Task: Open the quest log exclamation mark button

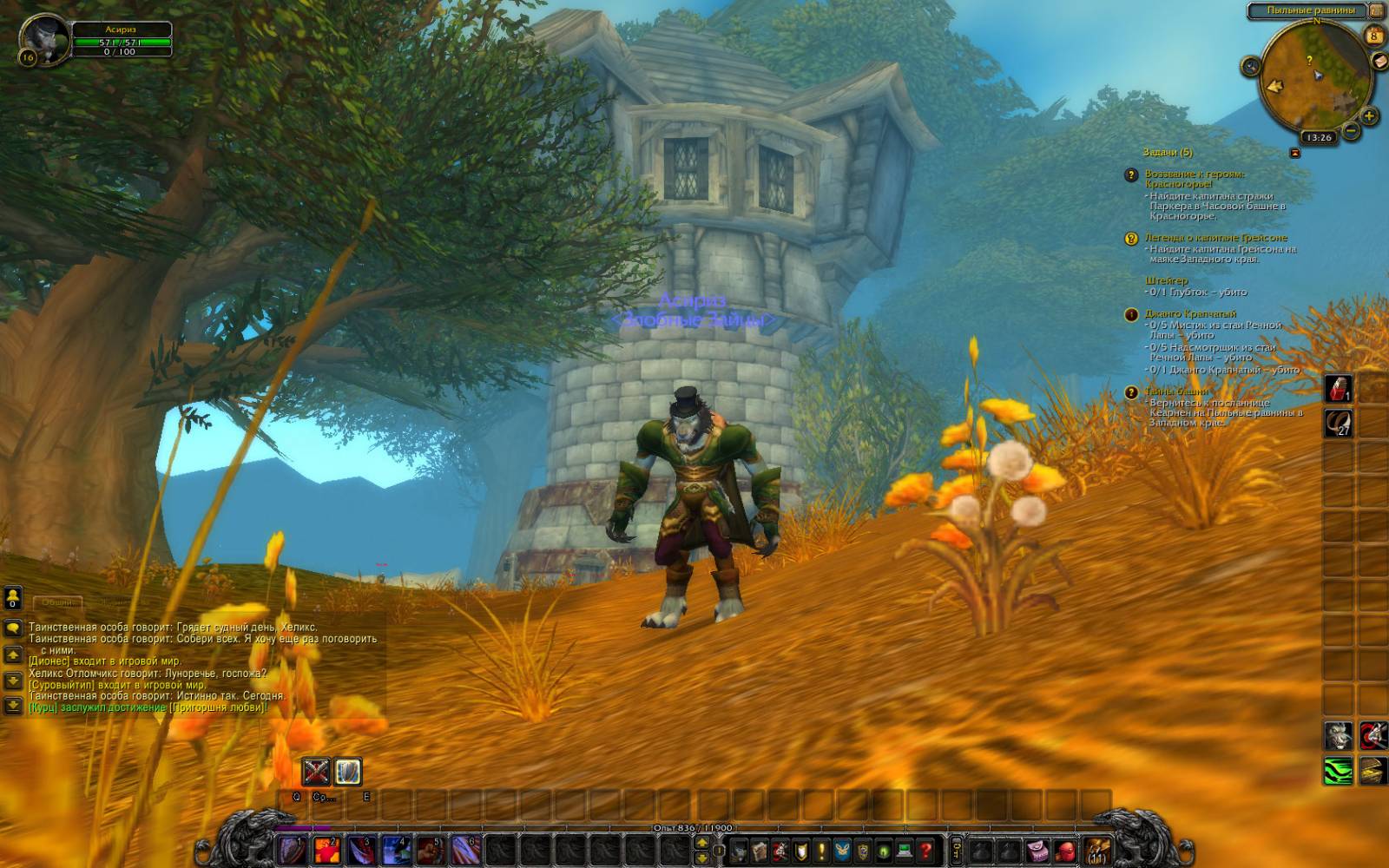Action: point(821,851)
